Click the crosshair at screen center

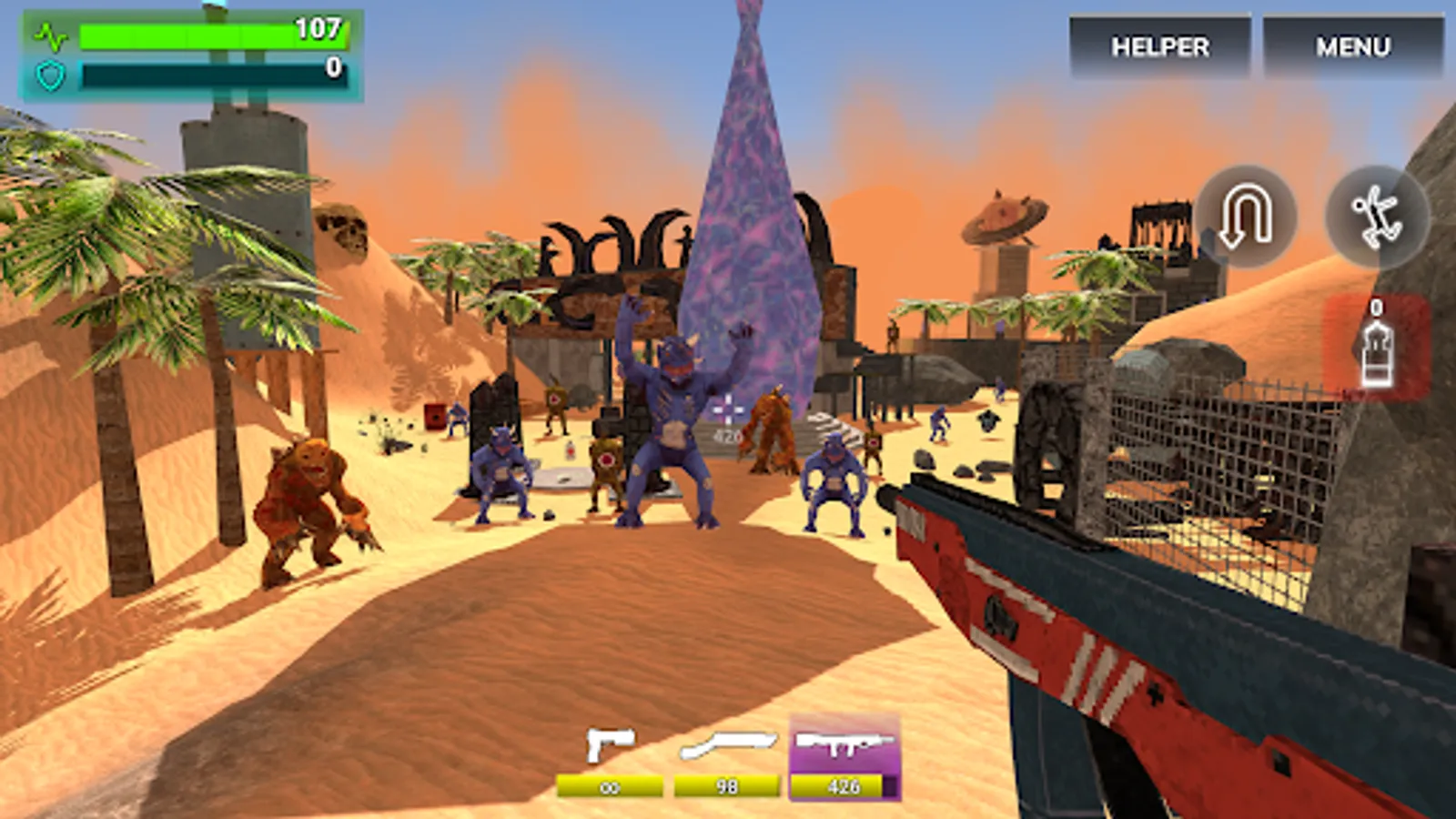click(728, 409)
